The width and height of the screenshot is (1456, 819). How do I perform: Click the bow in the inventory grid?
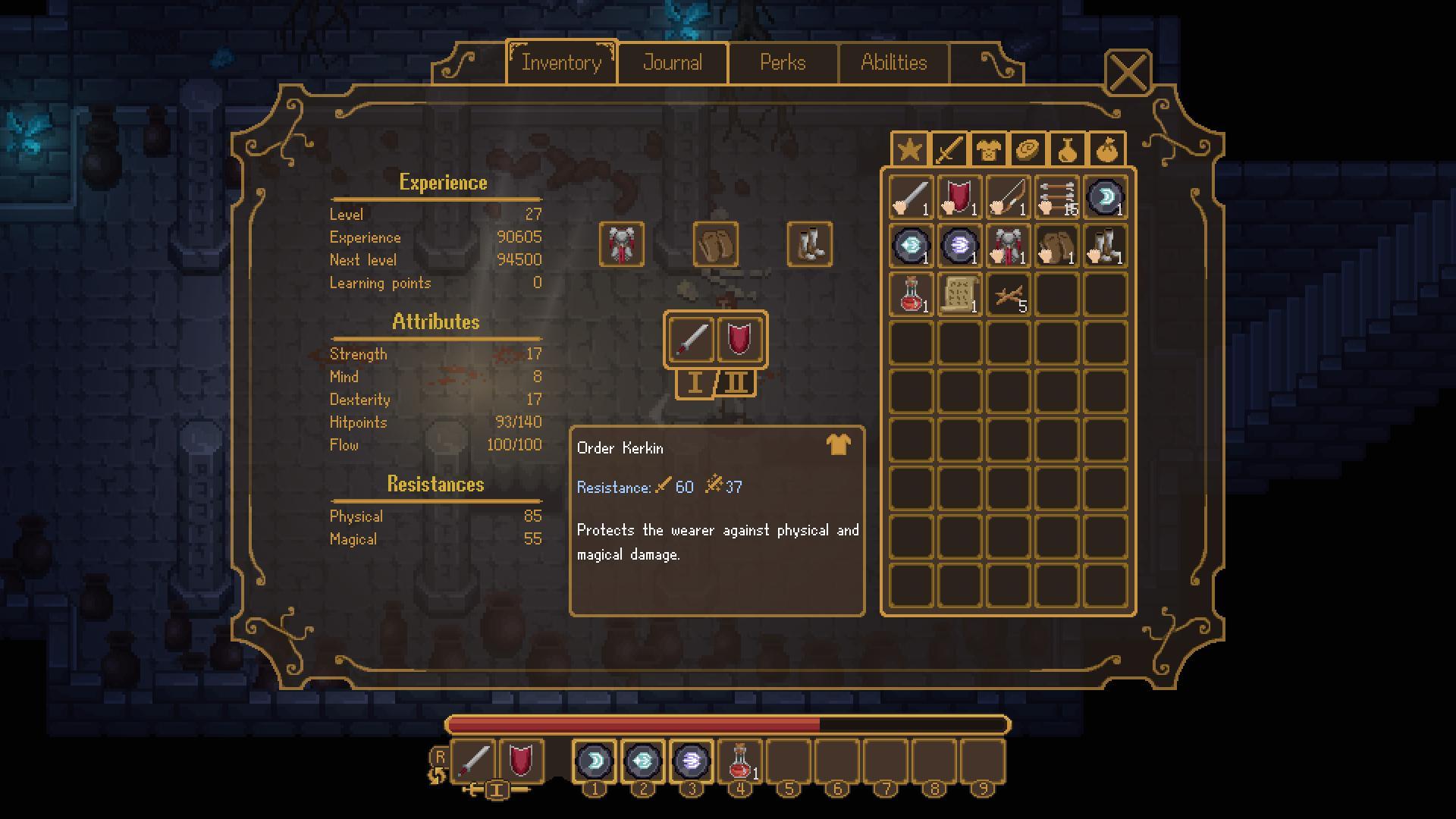coord(1007,196)
